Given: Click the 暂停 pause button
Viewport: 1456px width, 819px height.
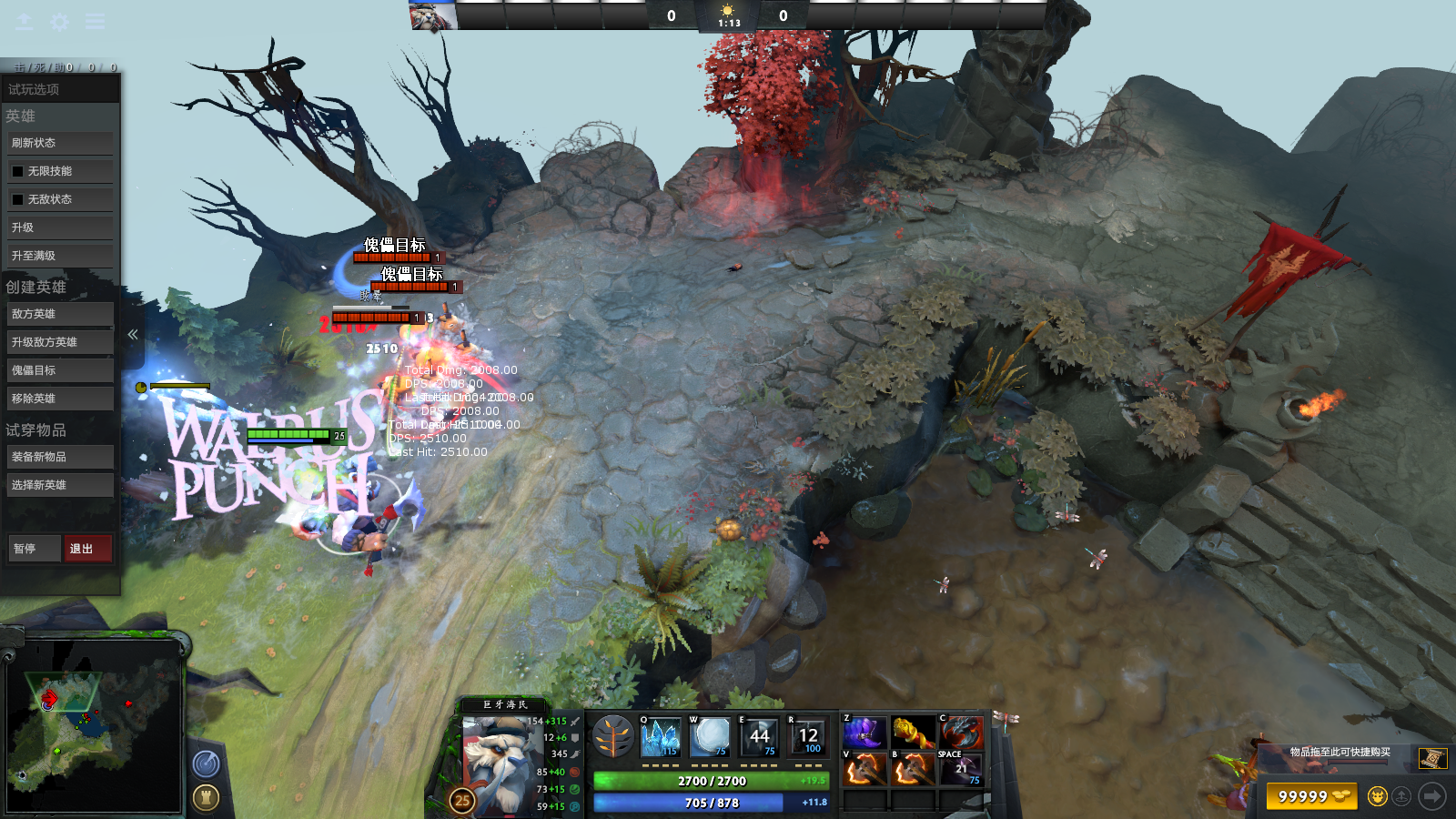Looking at the screenshot, I should (x=34, y=549).
